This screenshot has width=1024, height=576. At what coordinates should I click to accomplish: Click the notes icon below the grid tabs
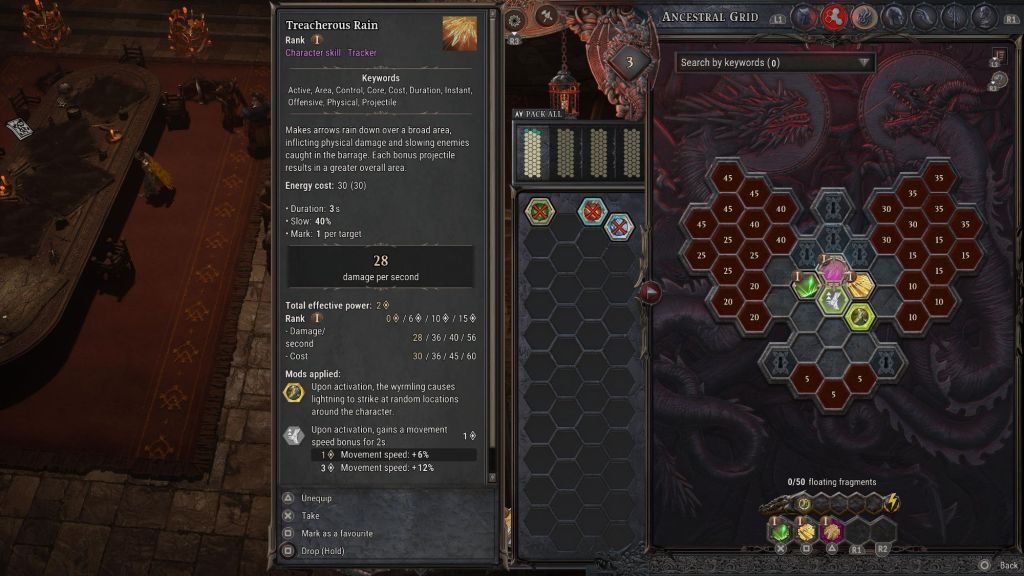pos(997,56)
